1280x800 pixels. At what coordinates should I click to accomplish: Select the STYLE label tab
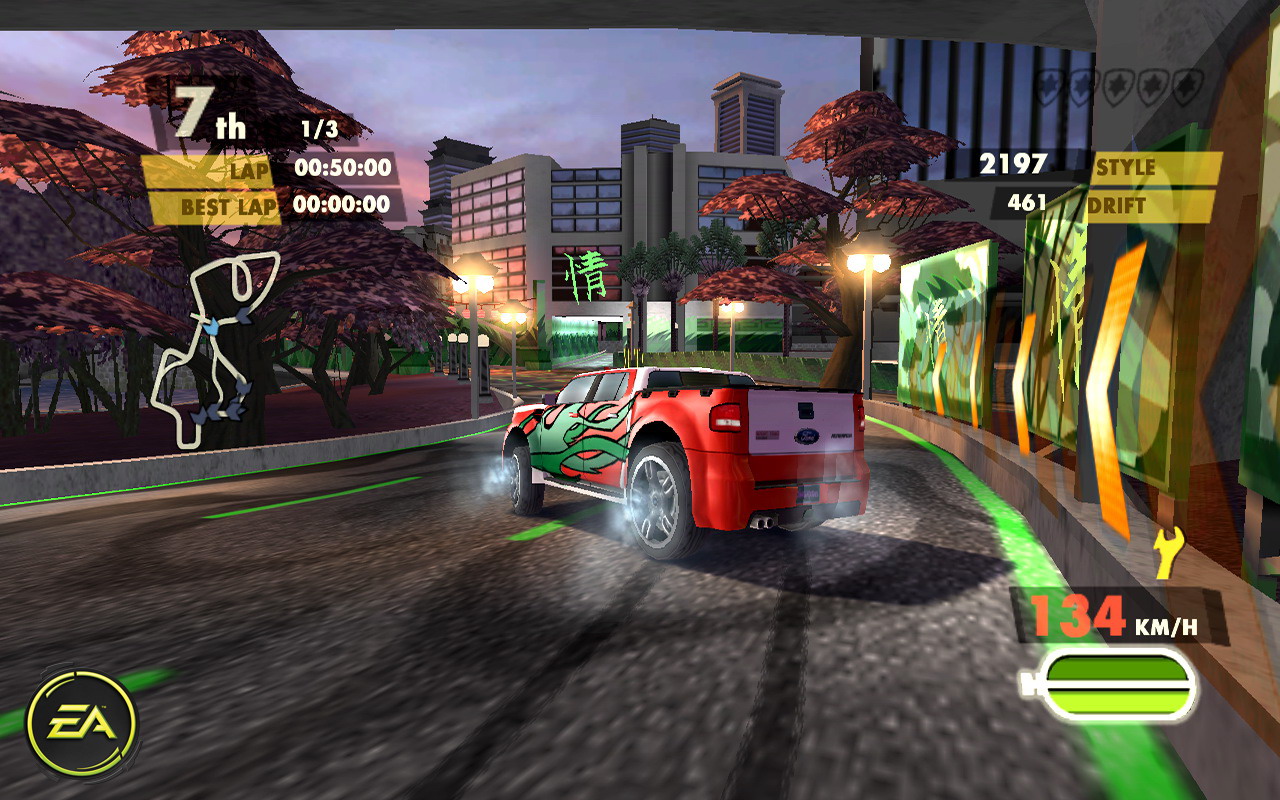(1127, 165)
